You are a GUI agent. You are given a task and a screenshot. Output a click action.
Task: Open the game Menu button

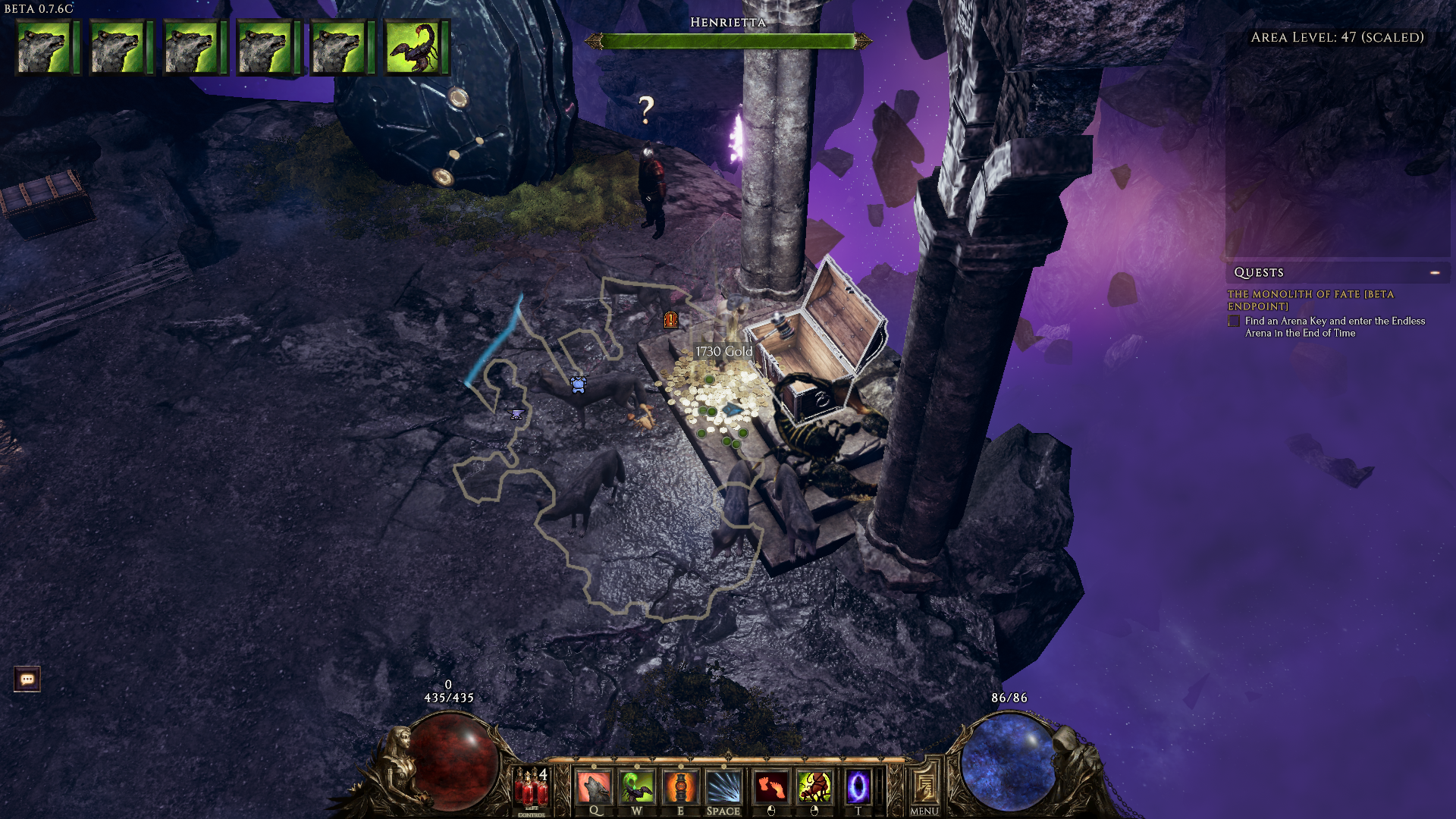coord(924,789)
